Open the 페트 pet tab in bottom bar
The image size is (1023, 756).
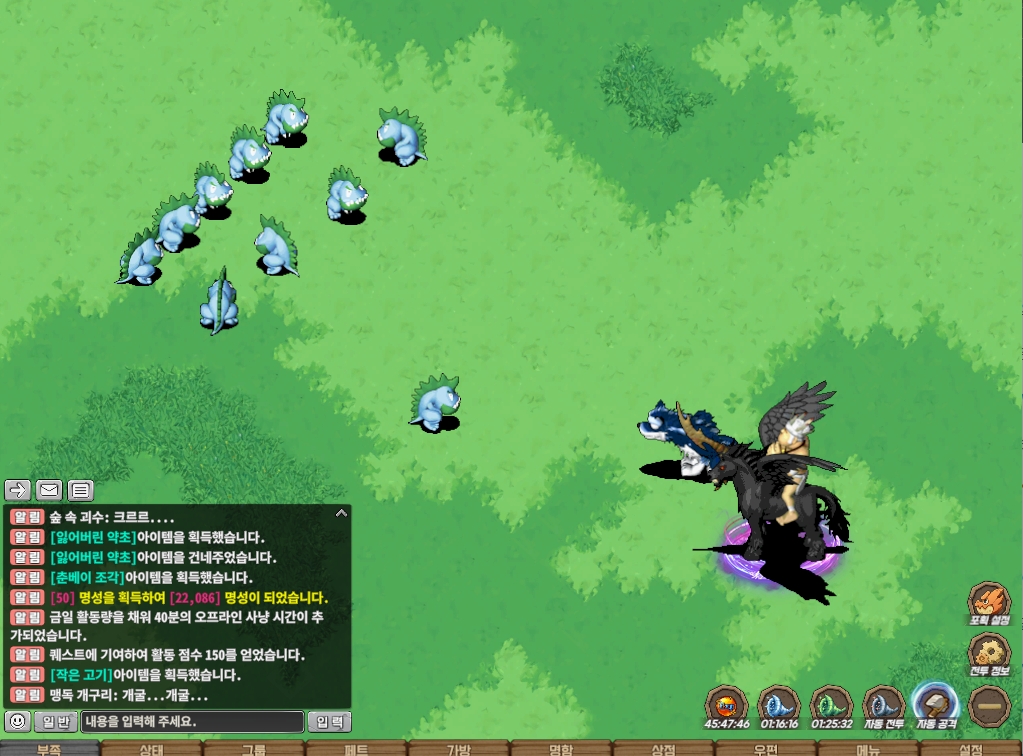tap(357, 749)
